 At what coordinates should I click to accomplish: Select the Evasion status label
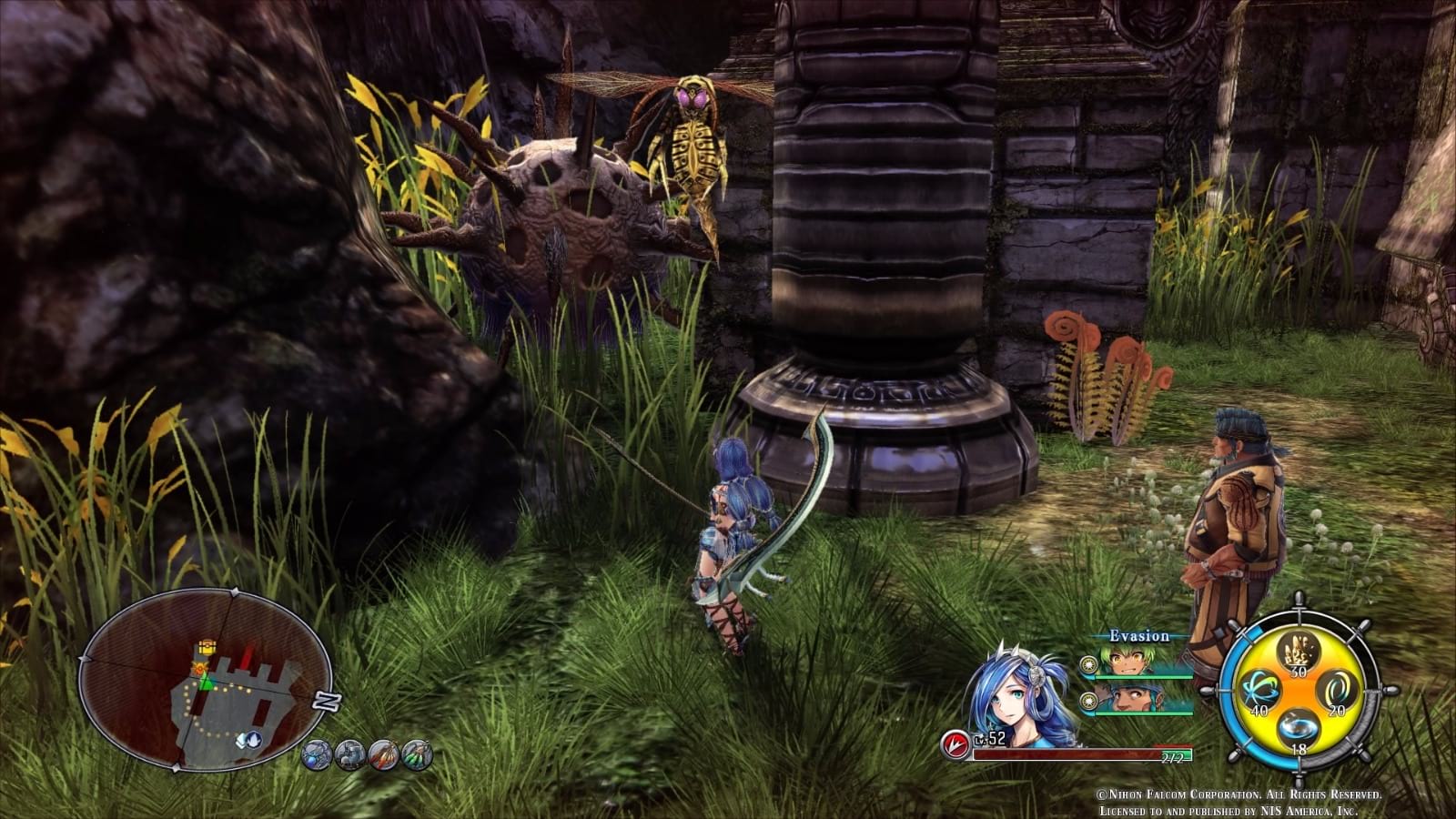pyautogui.click(x=1139, y=637)
